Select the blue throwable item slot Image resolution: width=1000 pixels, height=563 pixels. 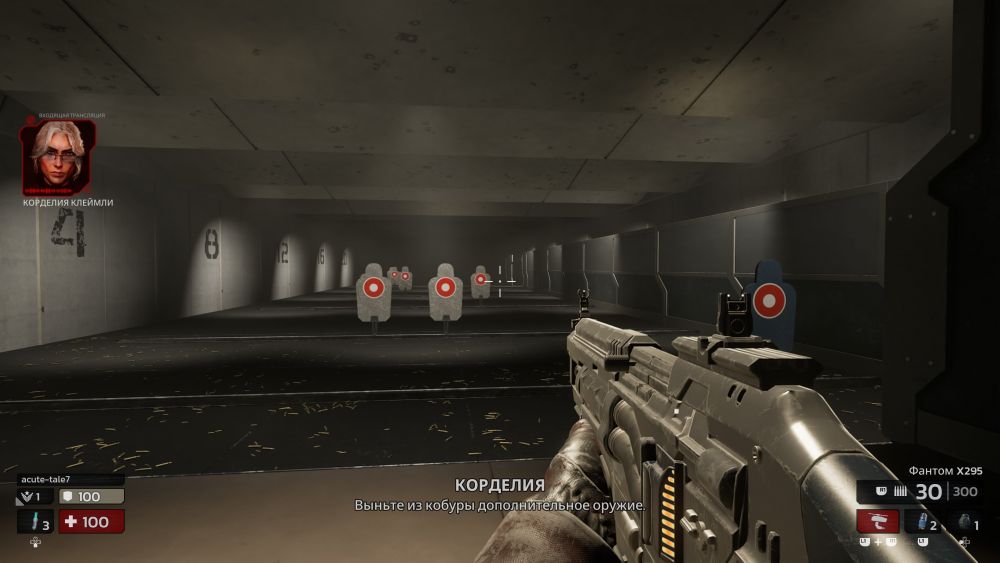point(922,522)
